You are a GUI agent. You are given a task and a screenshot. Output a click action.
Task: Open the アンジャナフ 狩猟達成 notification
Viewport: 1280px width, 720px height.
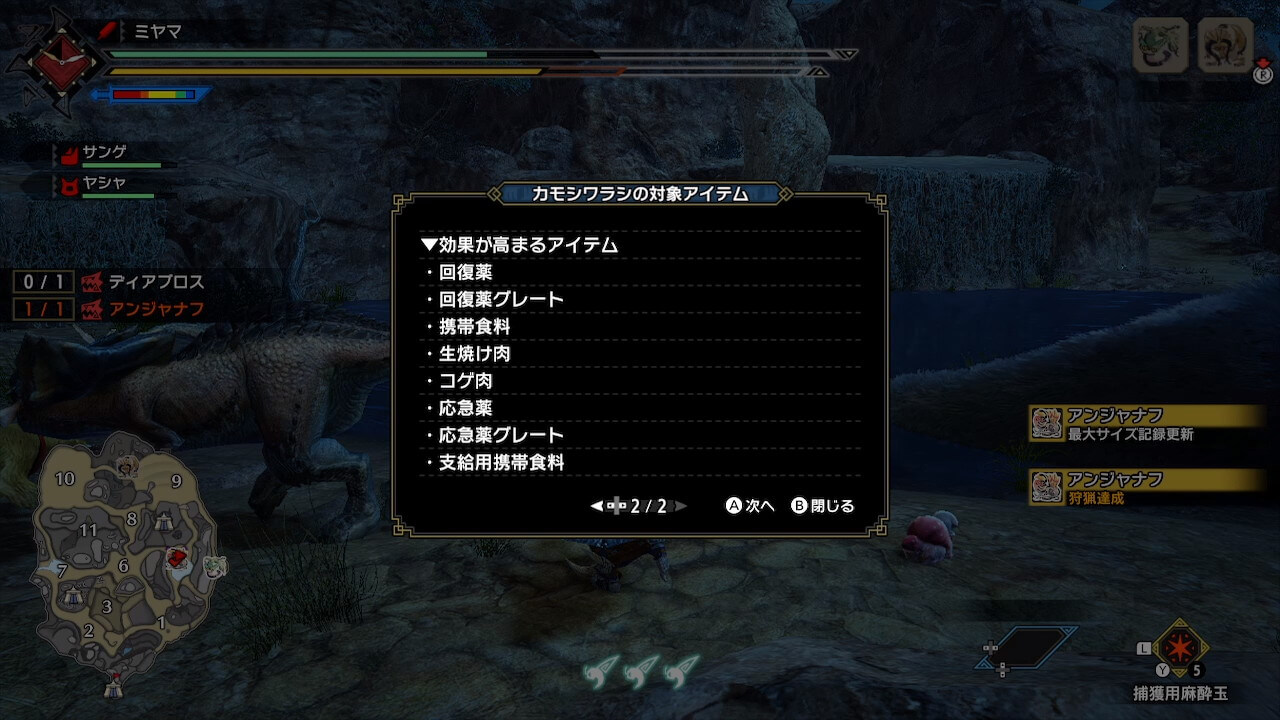pyautogui.click(x=1147, y=488)
